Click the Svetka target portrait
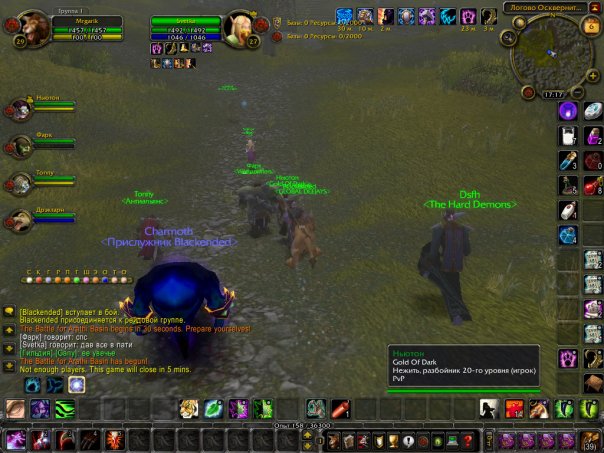 coord(241,25)
